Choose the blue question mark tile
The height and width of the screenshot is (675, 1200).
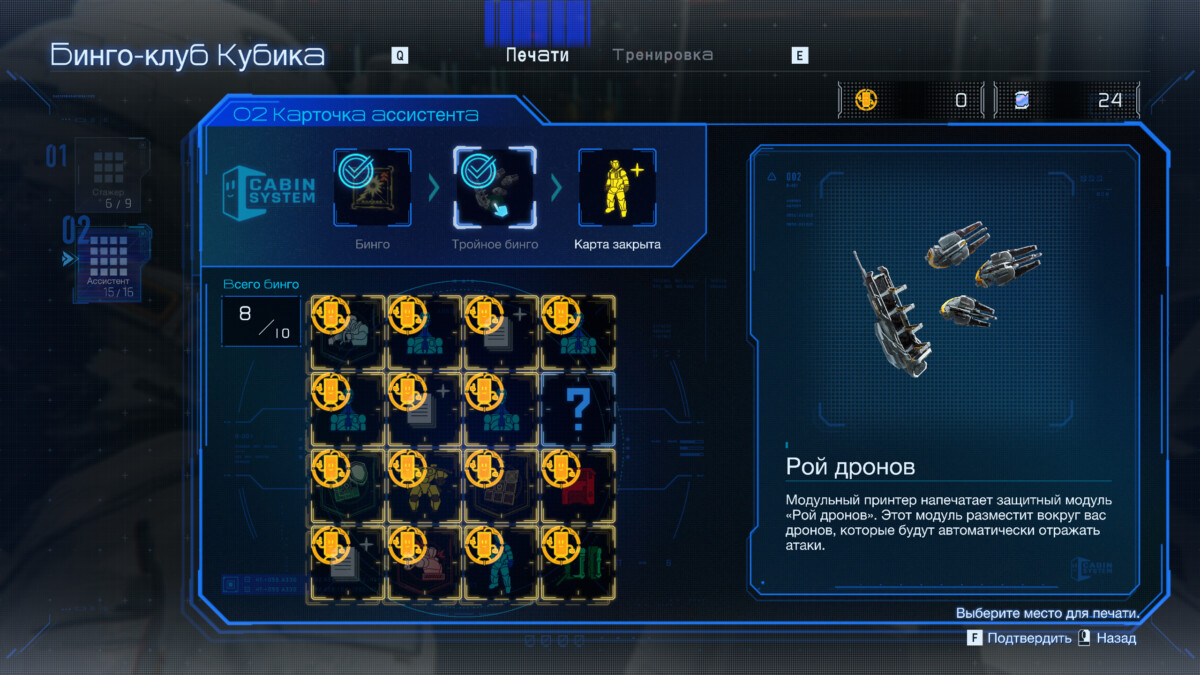point(577,409)
